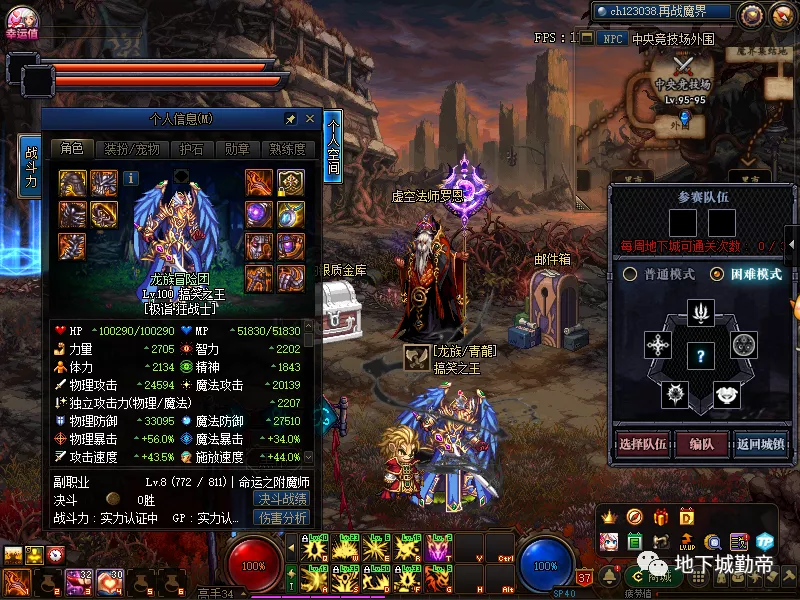Choose 困难模式 hard mode

pyautogui.click(x=745, y=274)
